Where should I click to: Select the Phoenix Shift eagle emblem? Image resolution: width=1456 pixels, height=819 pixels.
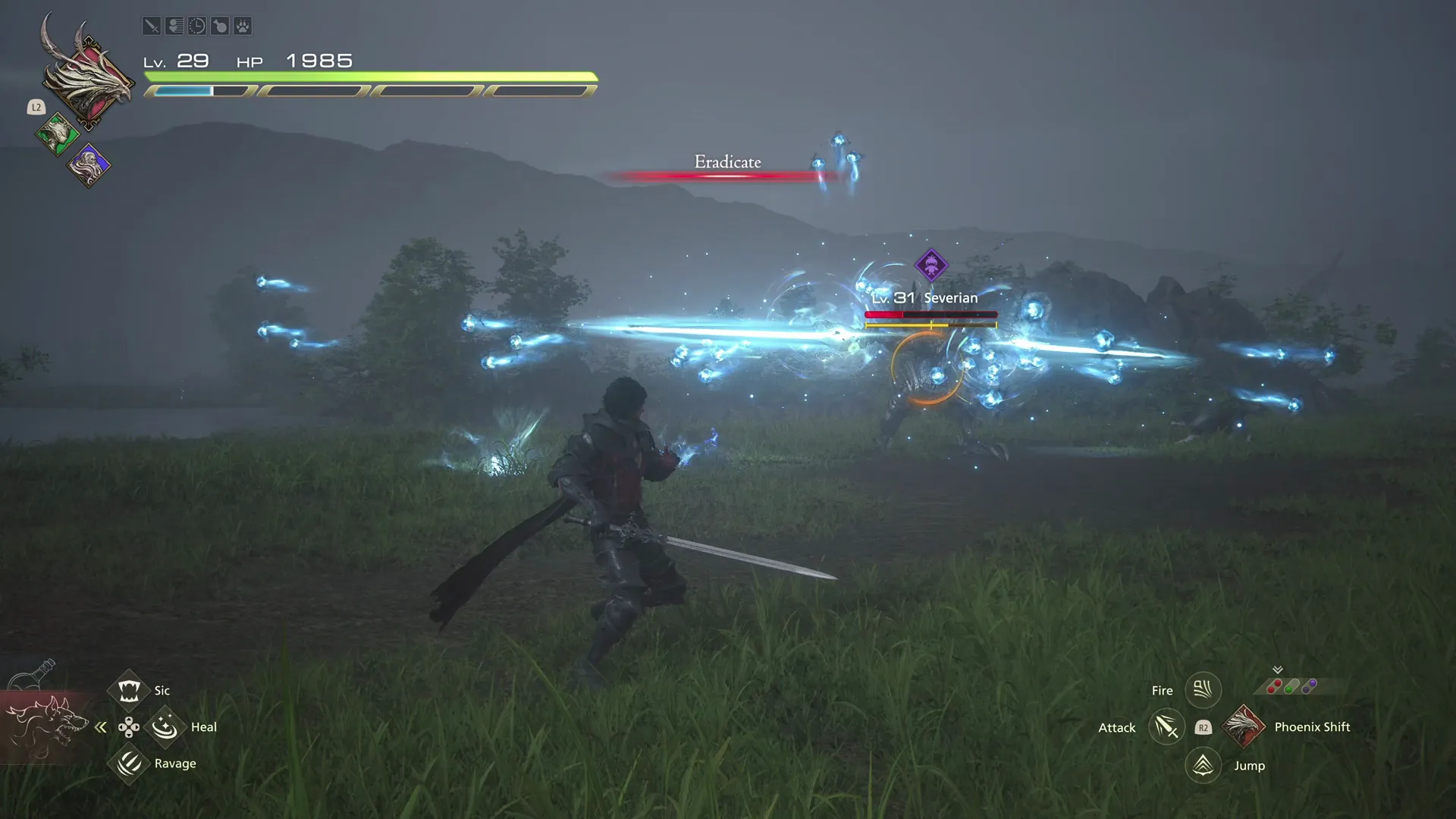coord(1242,726)
